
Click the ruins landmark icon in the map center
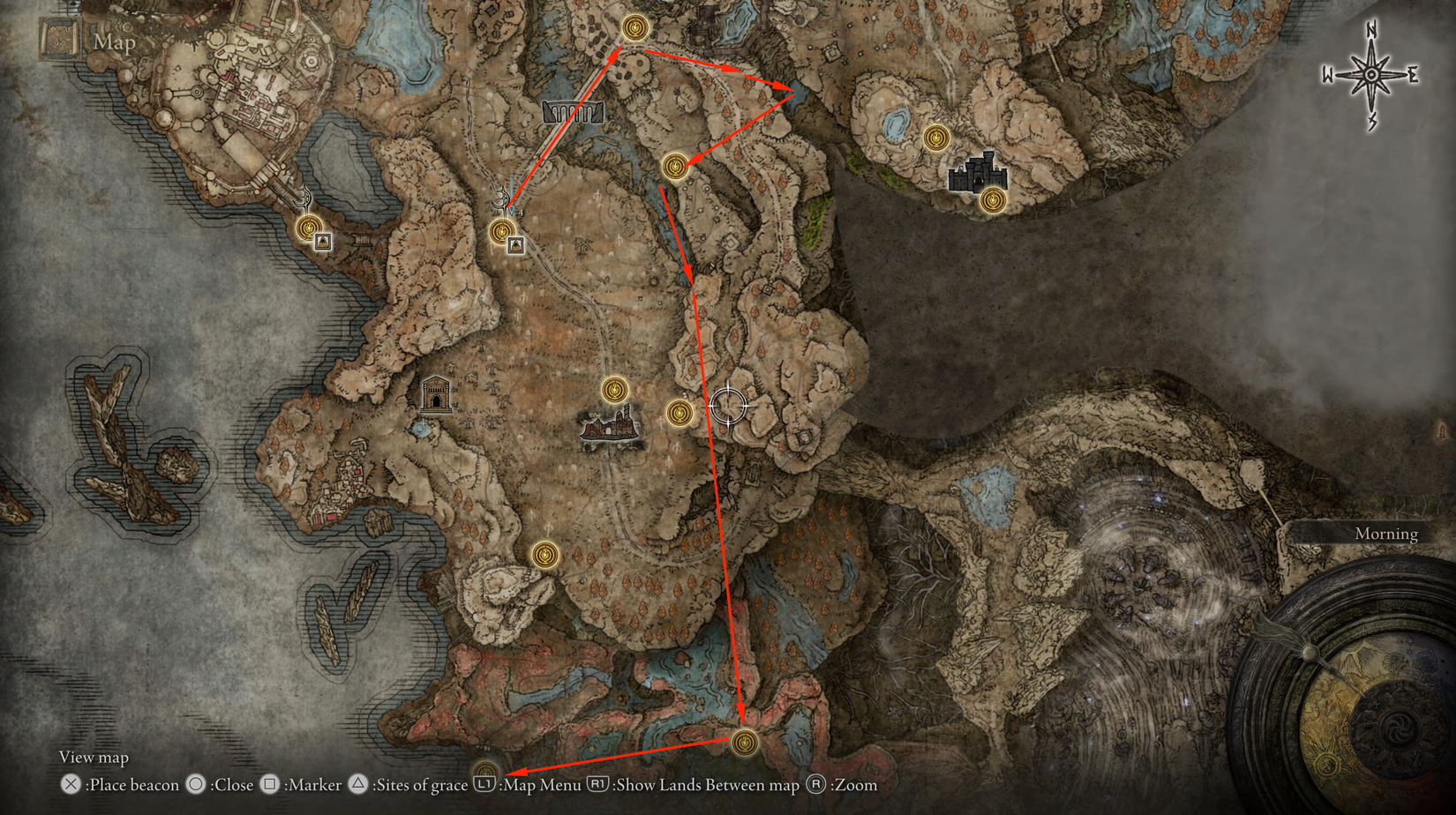point(607,428)
